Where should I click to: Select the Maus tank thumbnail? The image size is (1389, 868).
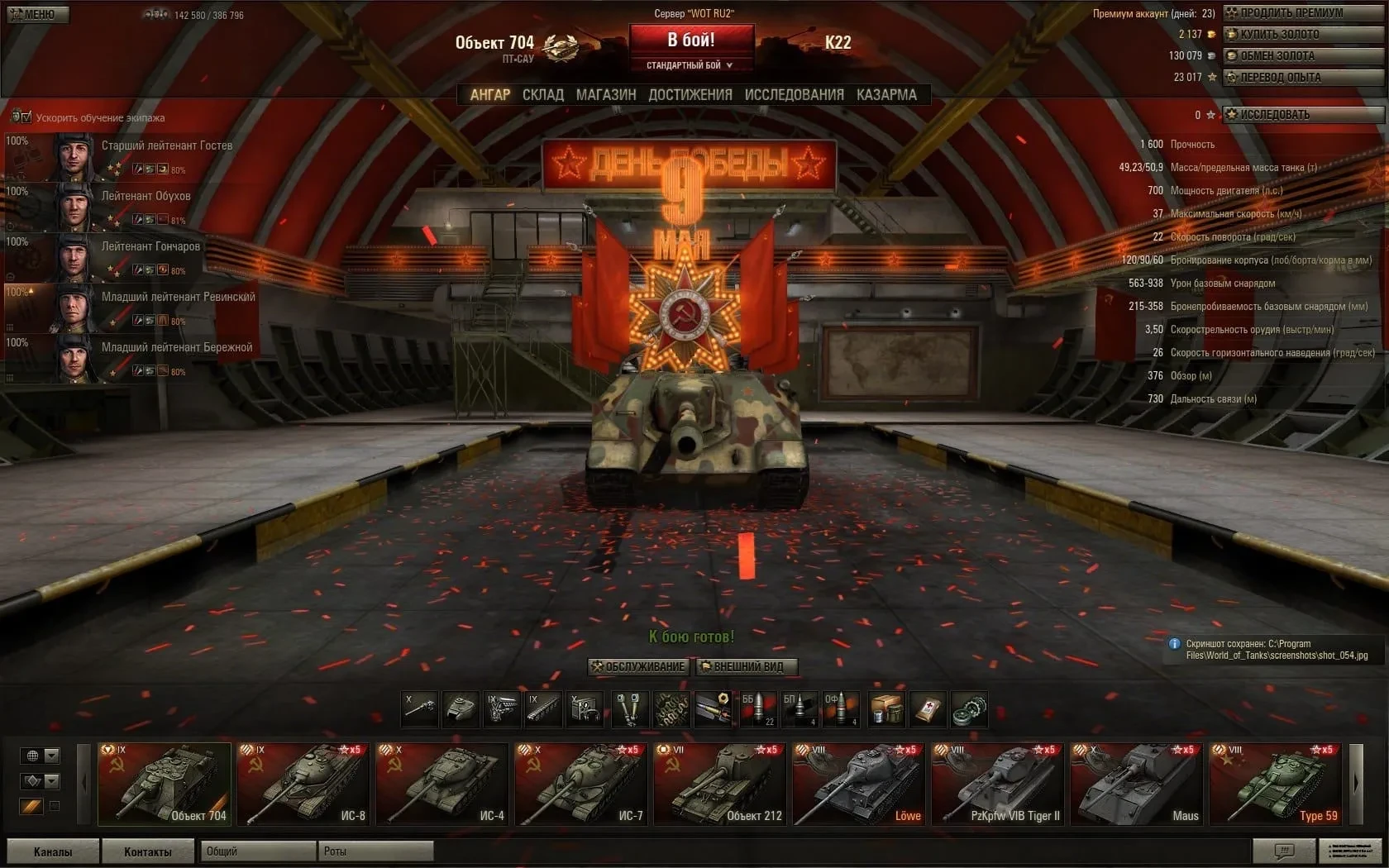1137,784
